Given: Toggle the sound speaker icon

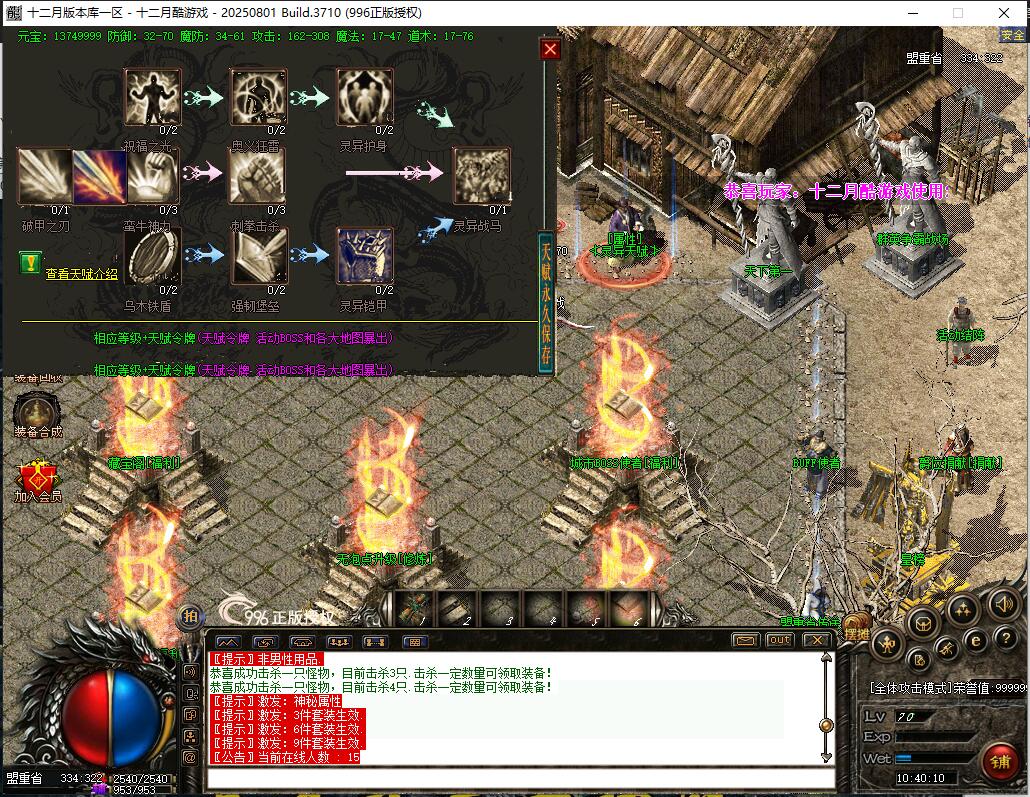Looking at the screenshot, I should [1002, 605].
